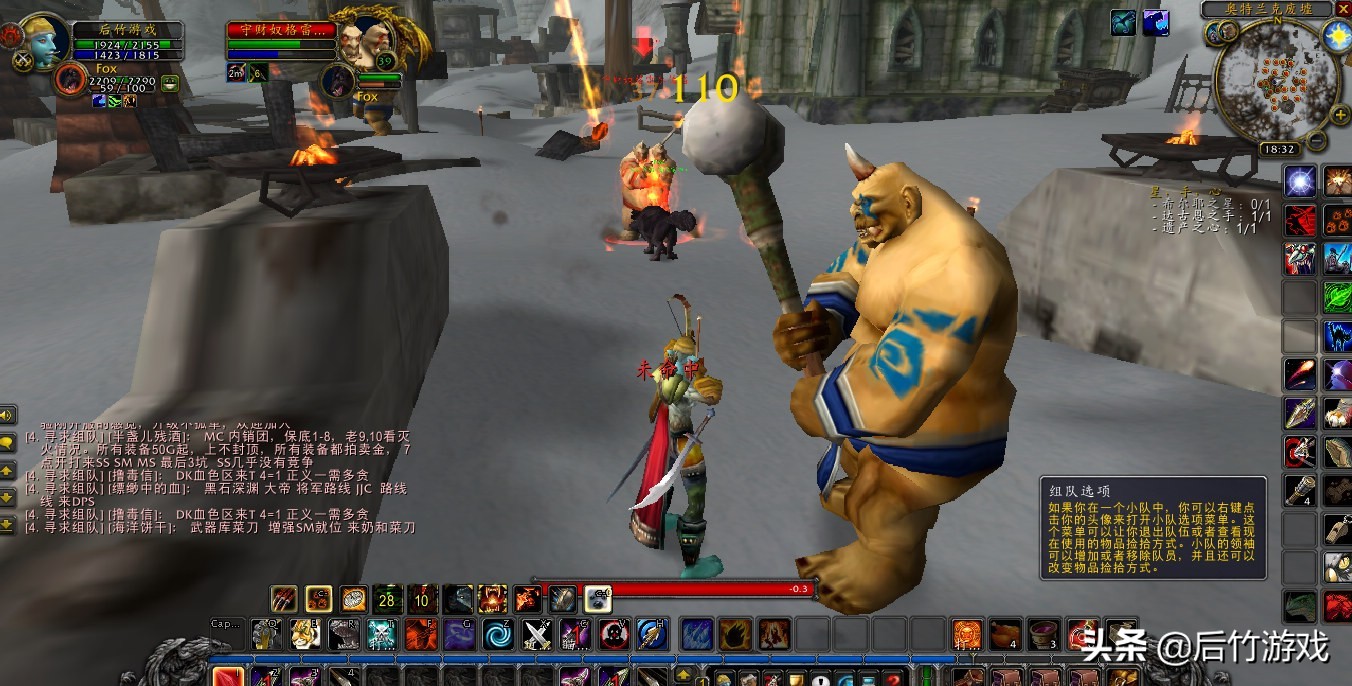This screenshot has width=1352, height=686.
Task: Zoom out the minimap with minus button
Action: tap(1316, 140)
